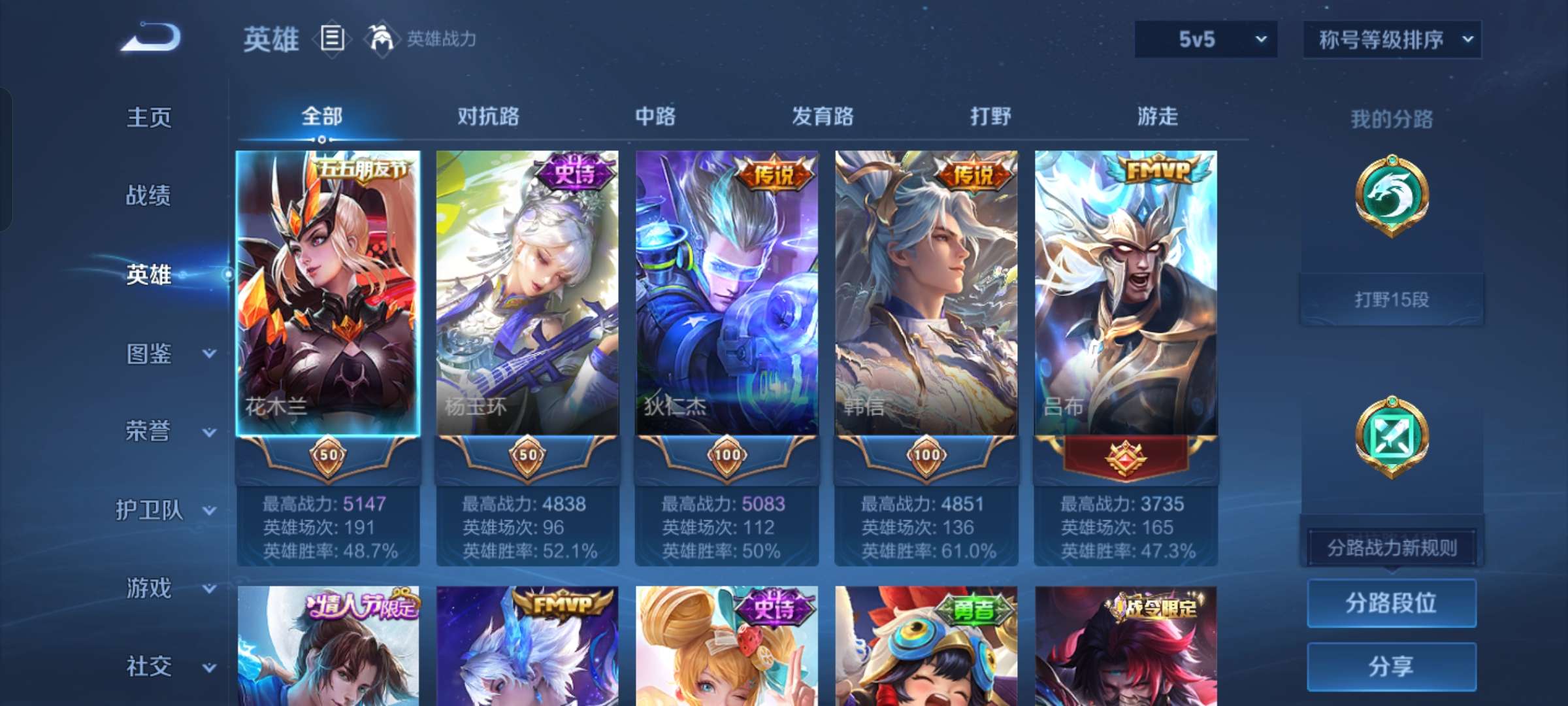Open 荣誉 from the sidebar menu
This screenshot has height=706, width=1568.
[149, 431]
